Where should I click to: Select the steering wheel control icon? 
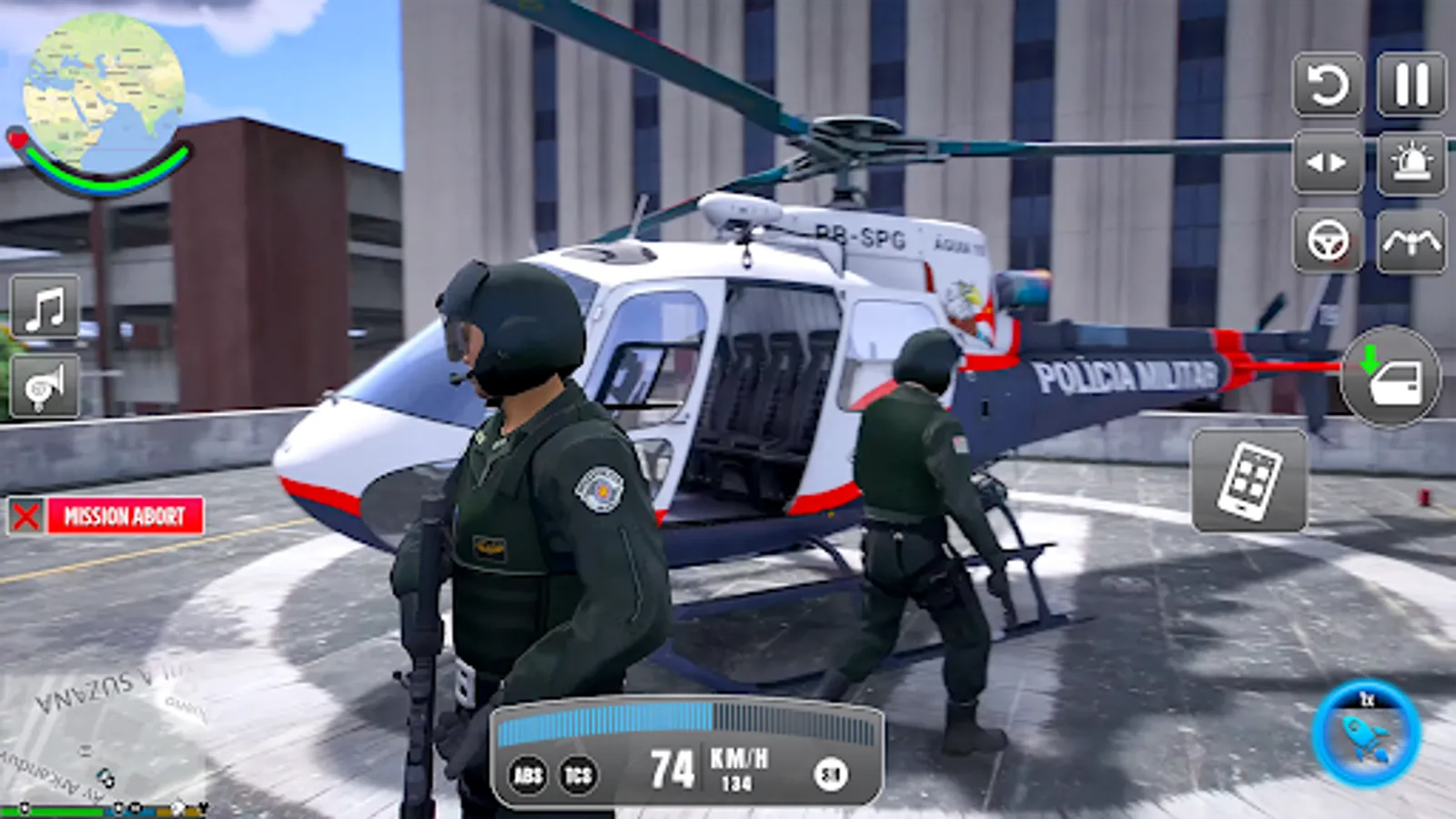[x=1328, y=241]
